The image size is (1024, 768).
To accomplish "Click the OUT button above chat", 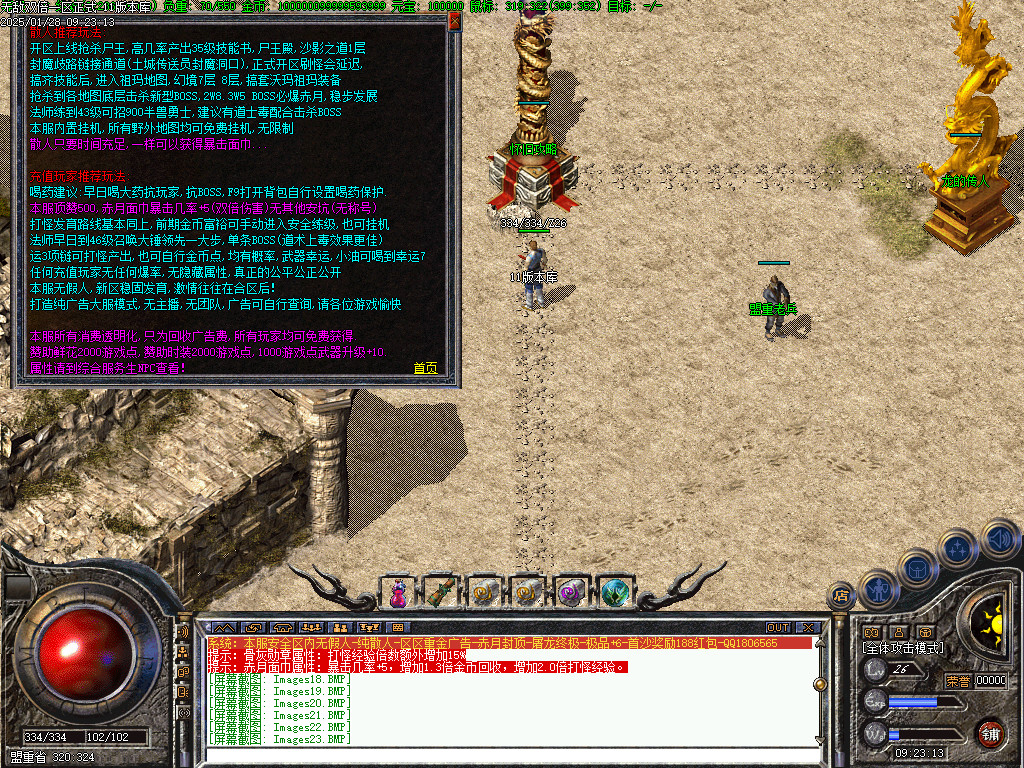I will pyautogui.click(x=778, y=628).
